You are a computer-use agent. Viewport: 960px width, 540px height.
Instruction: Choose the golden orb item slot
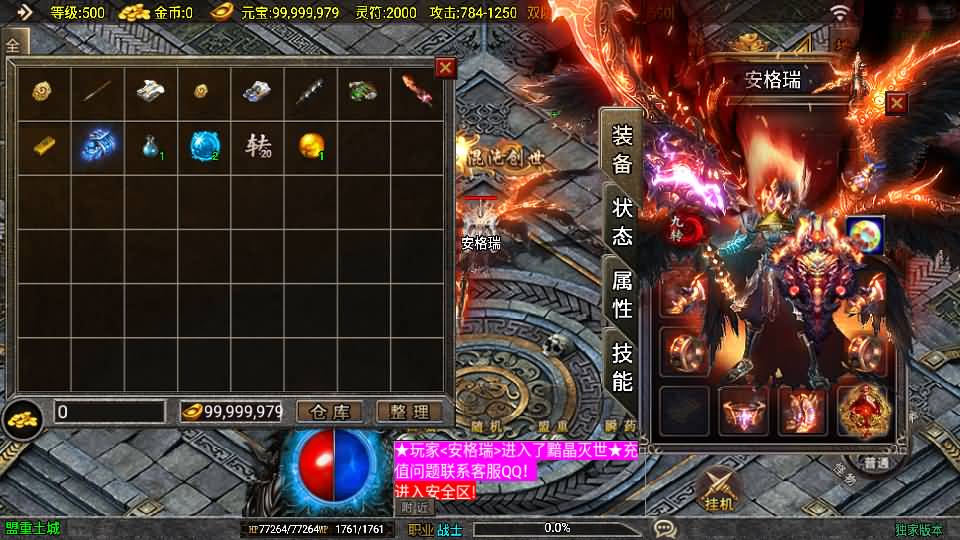coord(311,146)
